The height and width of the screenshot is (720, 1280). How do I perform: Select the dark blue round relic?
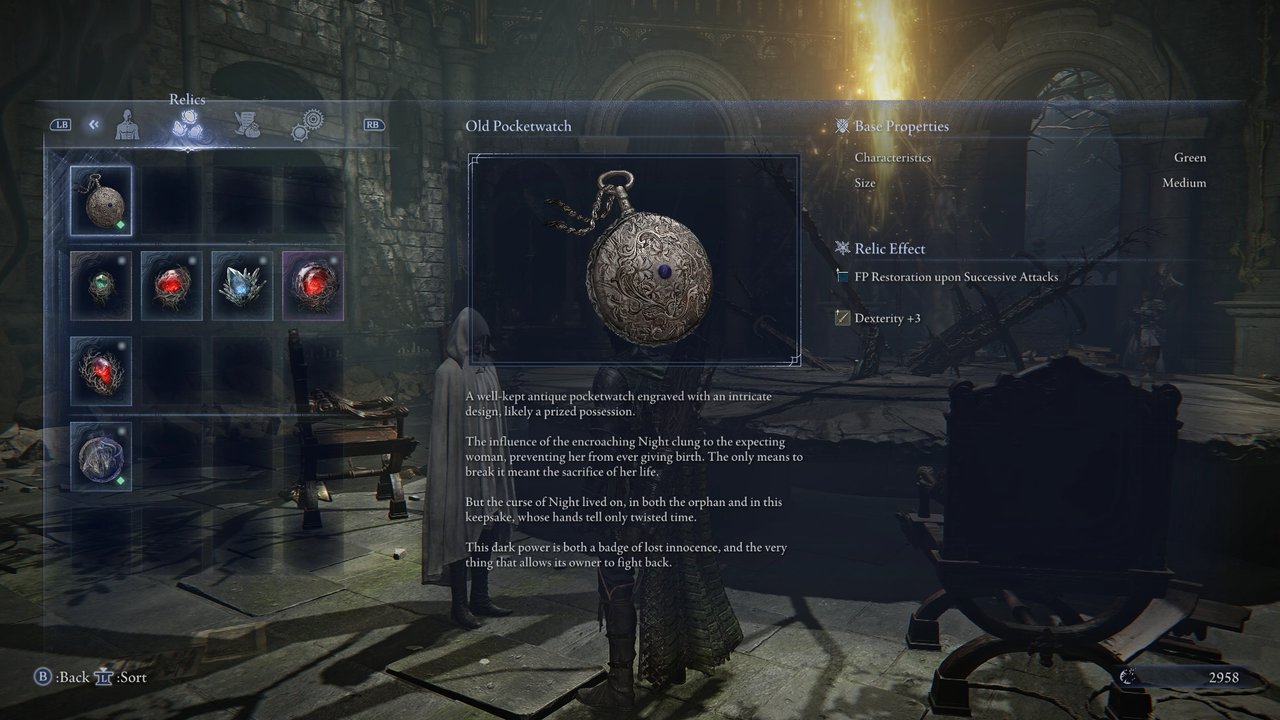pos(101,456)
